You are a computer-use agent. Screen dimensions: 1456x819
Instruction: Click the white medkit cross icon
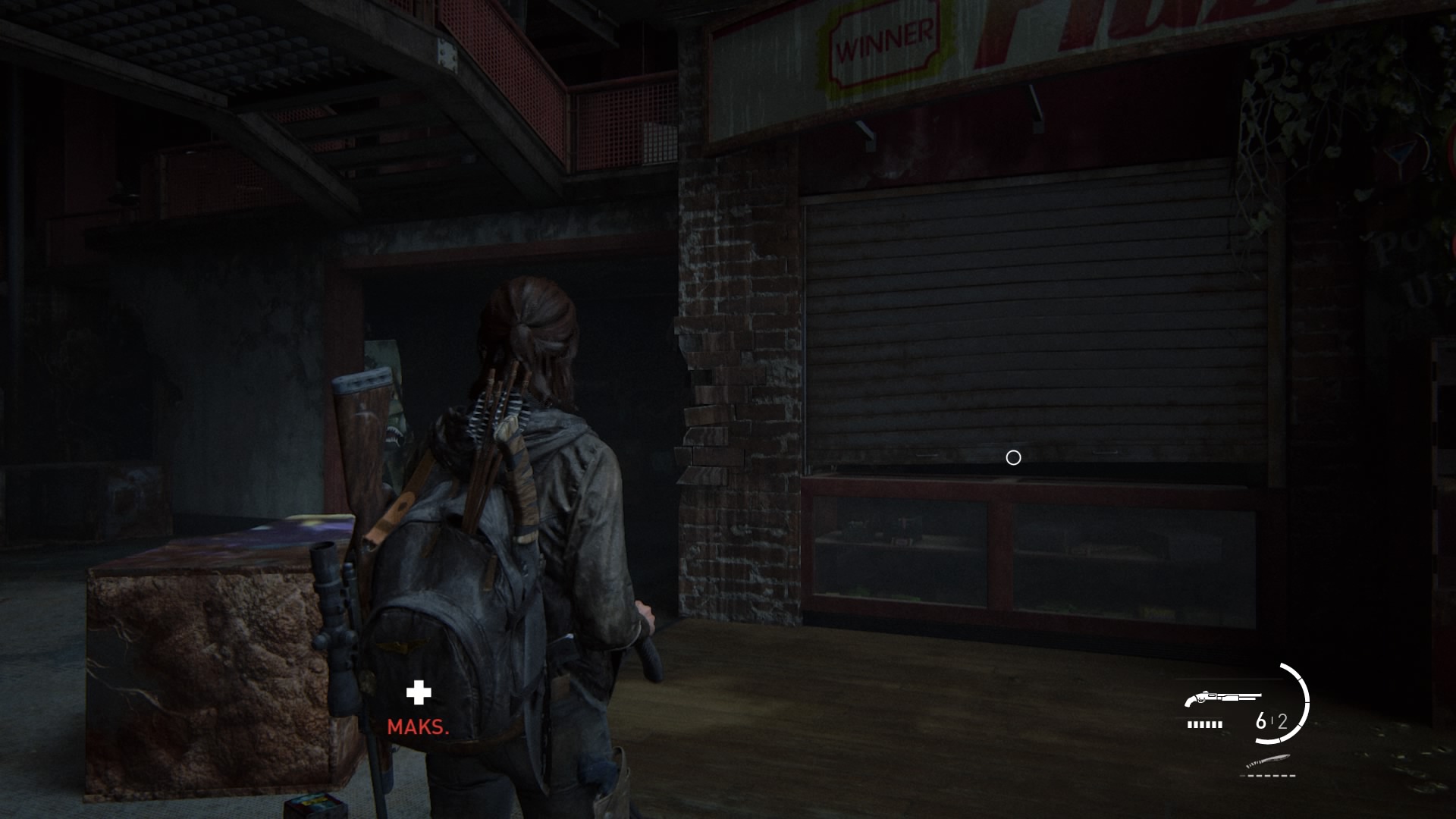[x=419, y=692]
